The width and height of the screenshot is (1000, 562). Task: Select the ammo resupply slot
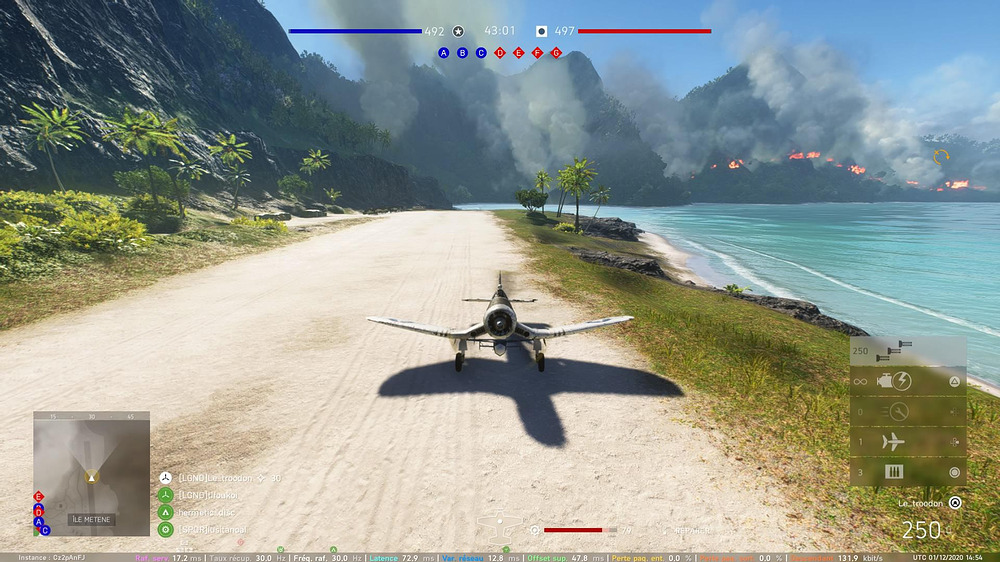[x=893, y=472]
